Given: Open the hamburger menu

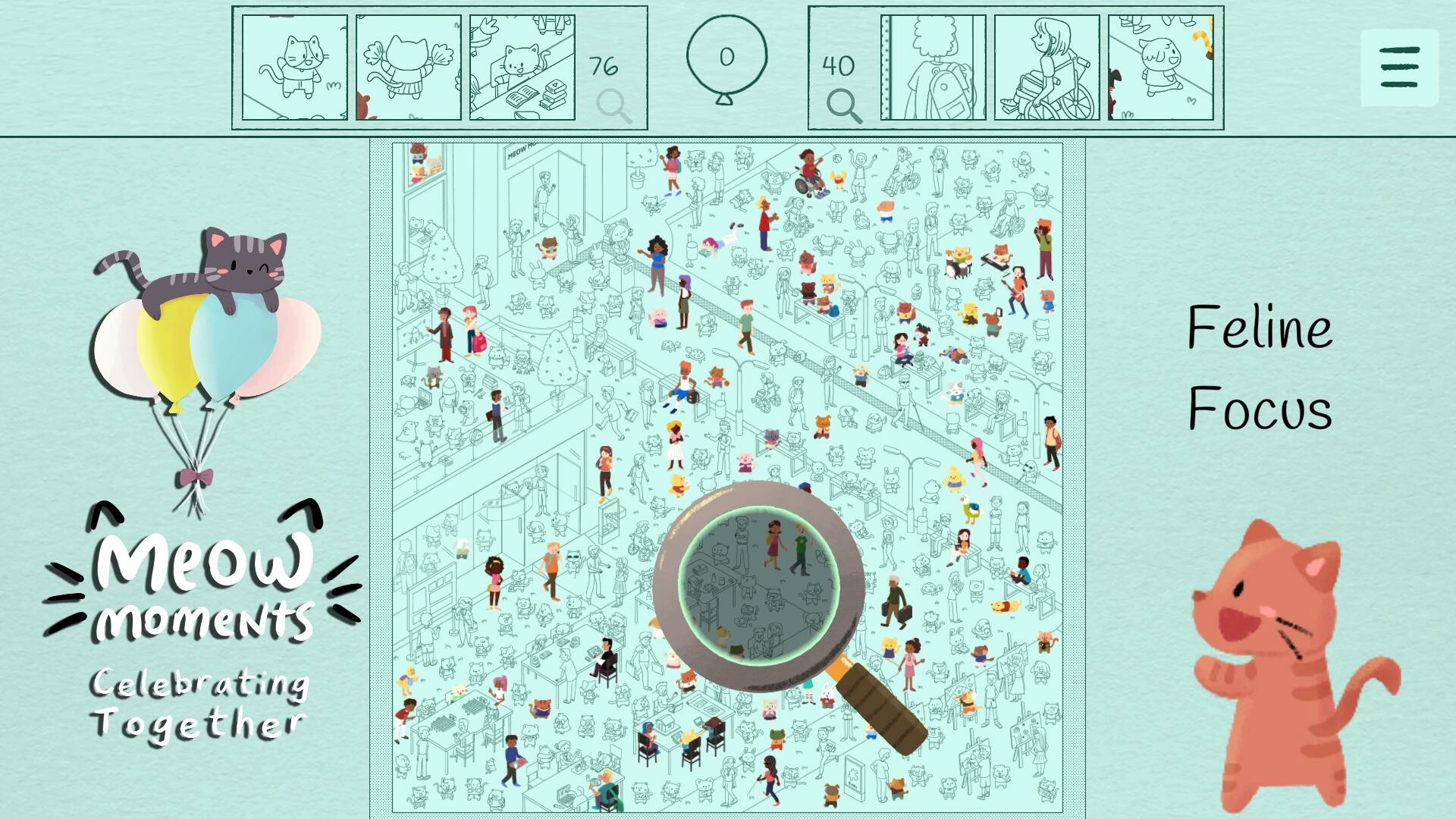Looking at the screenshot, I should 1399,67.
